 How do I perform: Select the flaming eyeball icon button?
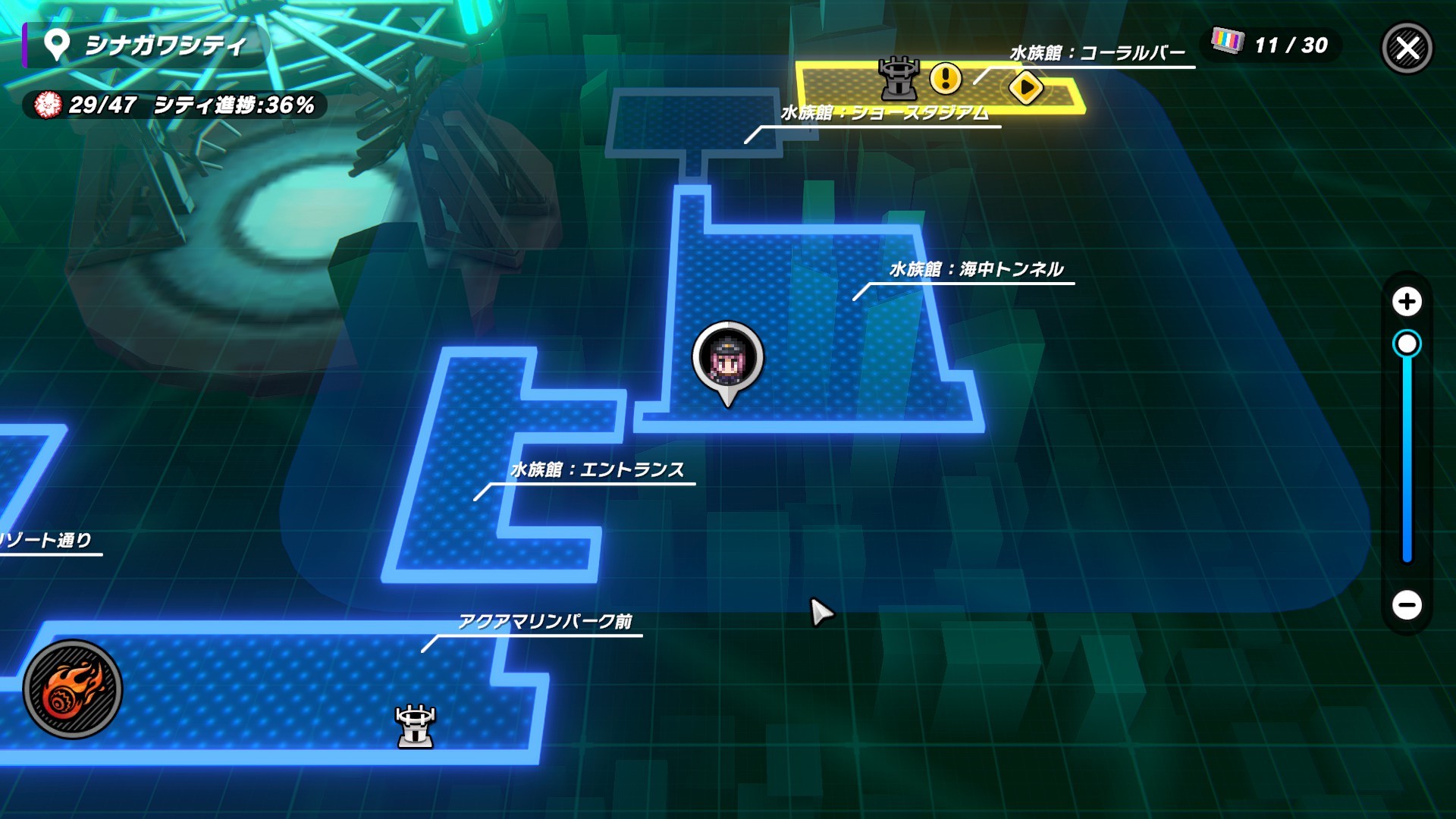[73, 689]
